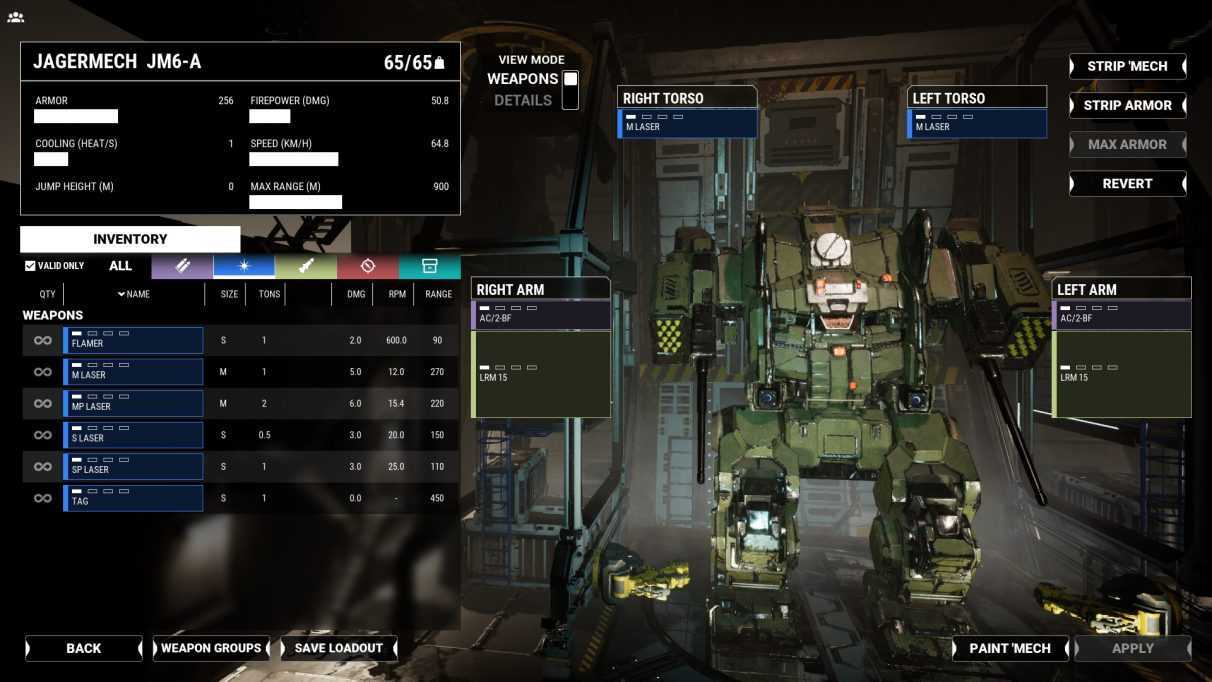
Task: Go back to the previous screen
Action: click(84, 648)
